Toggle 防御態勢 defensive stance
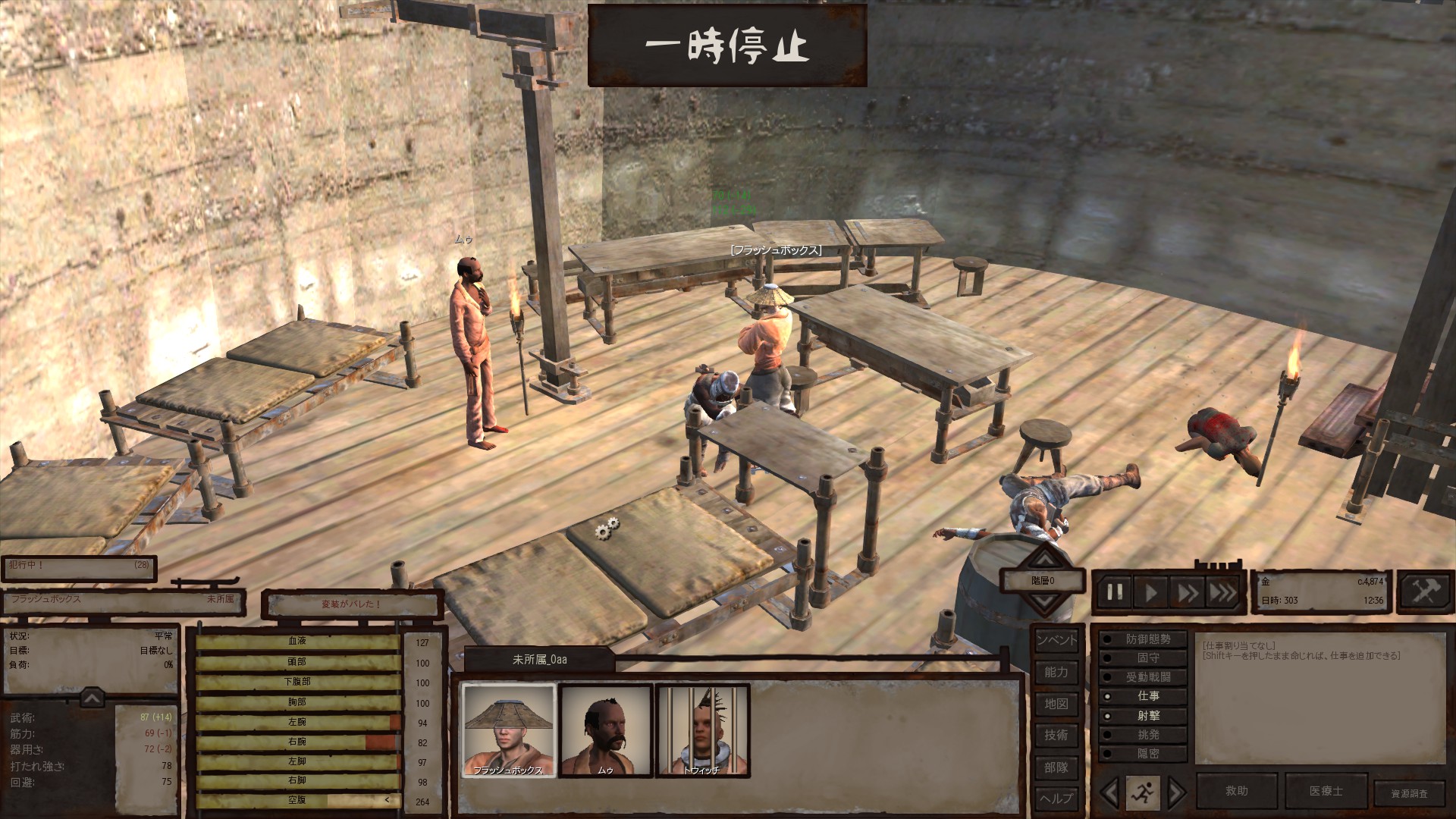Image resolution: width=1456 pixels, height=819 pixels. [1143, 639]
